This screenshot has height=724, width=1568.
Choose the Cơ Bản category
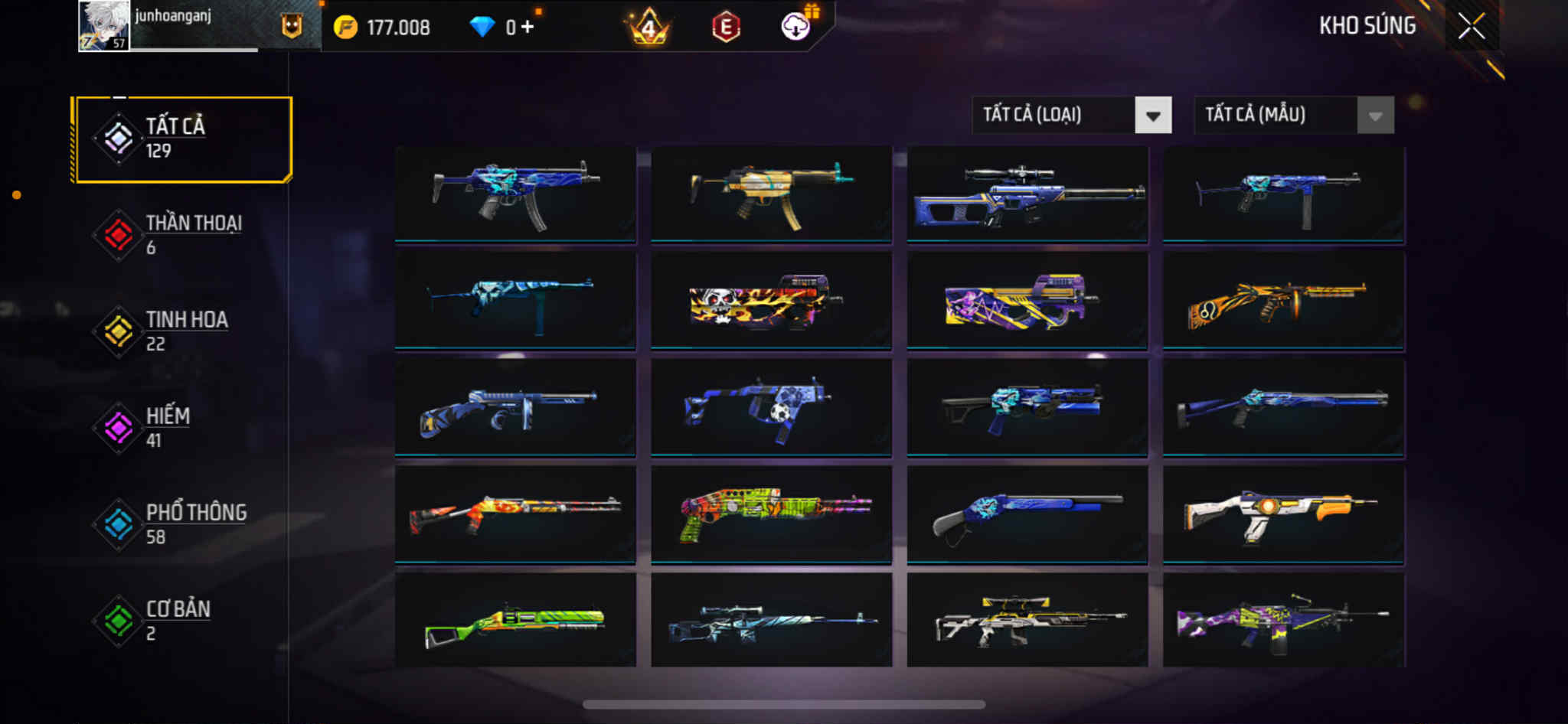point(183,621)
